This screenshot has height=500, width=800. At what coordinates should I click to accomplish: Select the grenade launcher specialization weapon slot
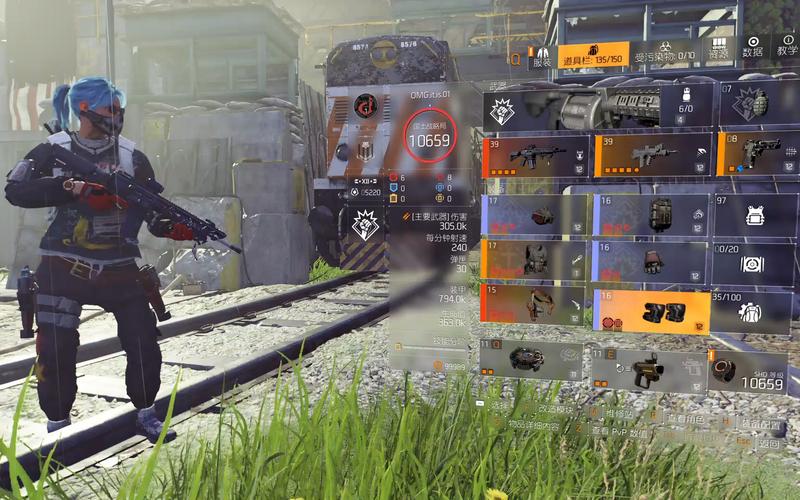tap(598, 106)
